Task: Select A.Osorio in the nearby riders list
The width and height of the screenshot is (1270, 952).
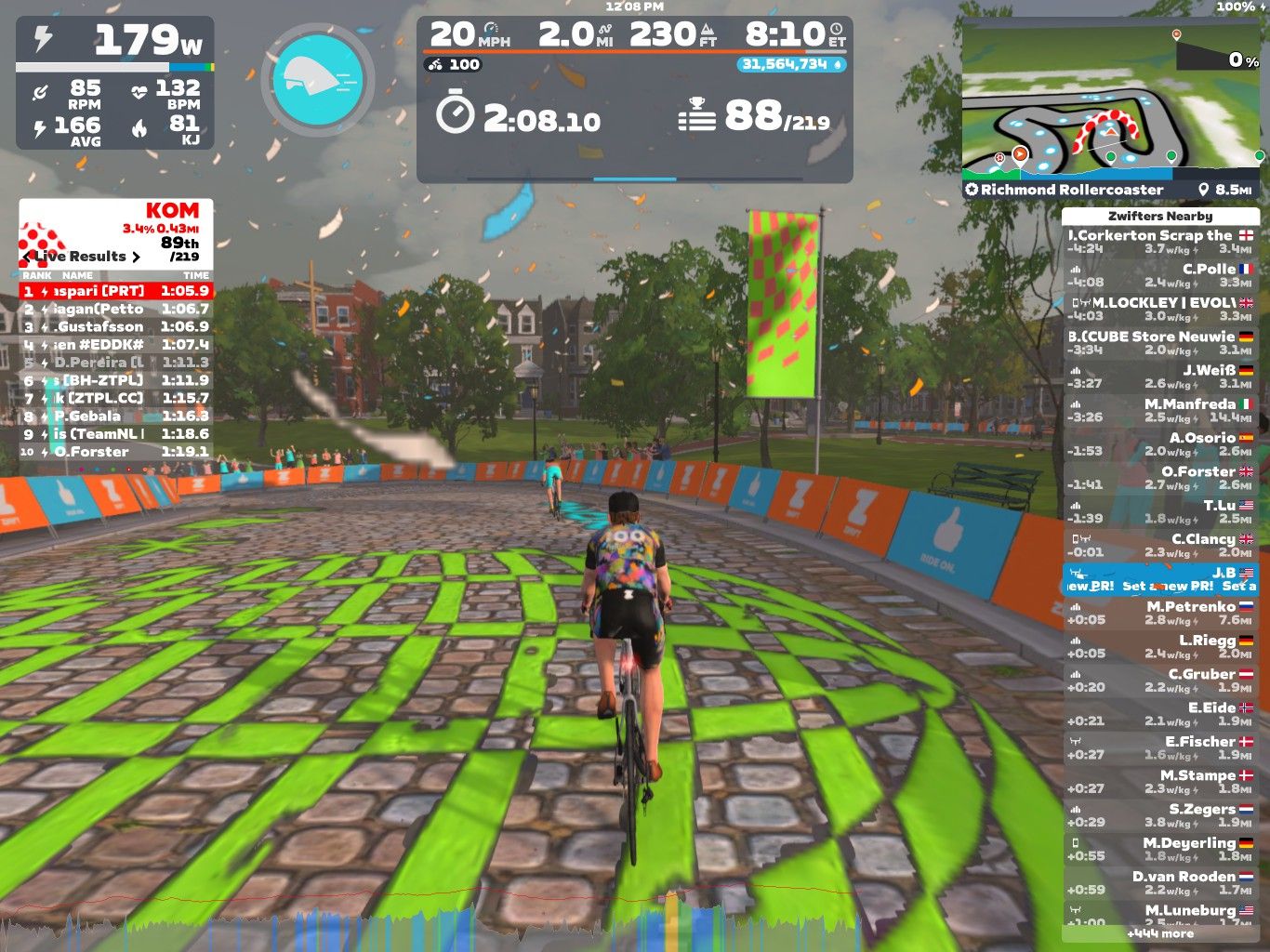Action: [x=1160, y=443]
